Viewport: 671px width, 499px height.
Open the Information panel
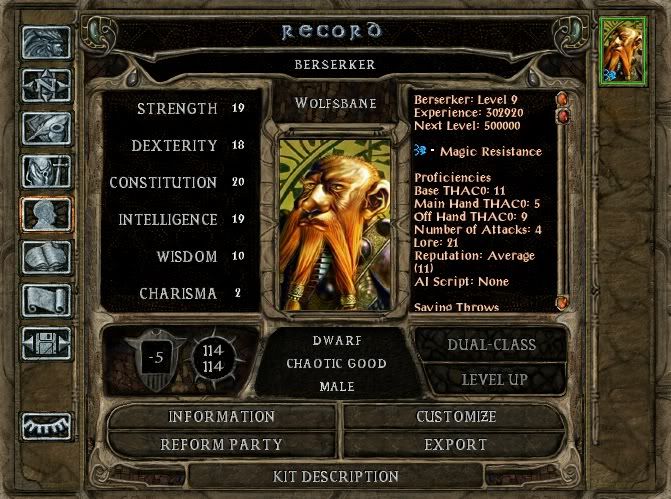click(221, 416)
